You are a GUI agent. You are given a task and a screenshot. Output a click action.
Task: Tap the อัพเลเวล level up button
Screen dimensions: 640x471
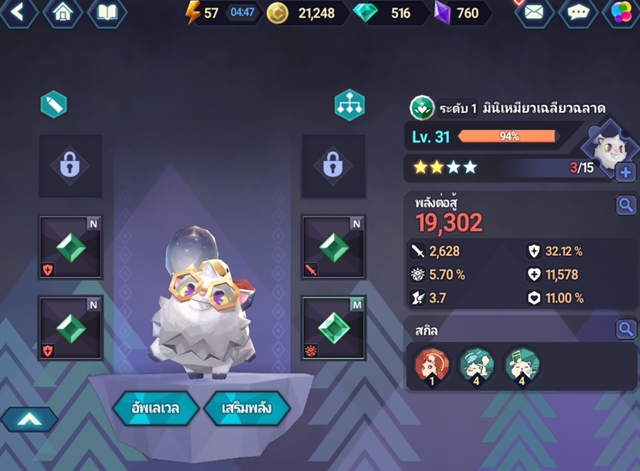pos(147,408)
